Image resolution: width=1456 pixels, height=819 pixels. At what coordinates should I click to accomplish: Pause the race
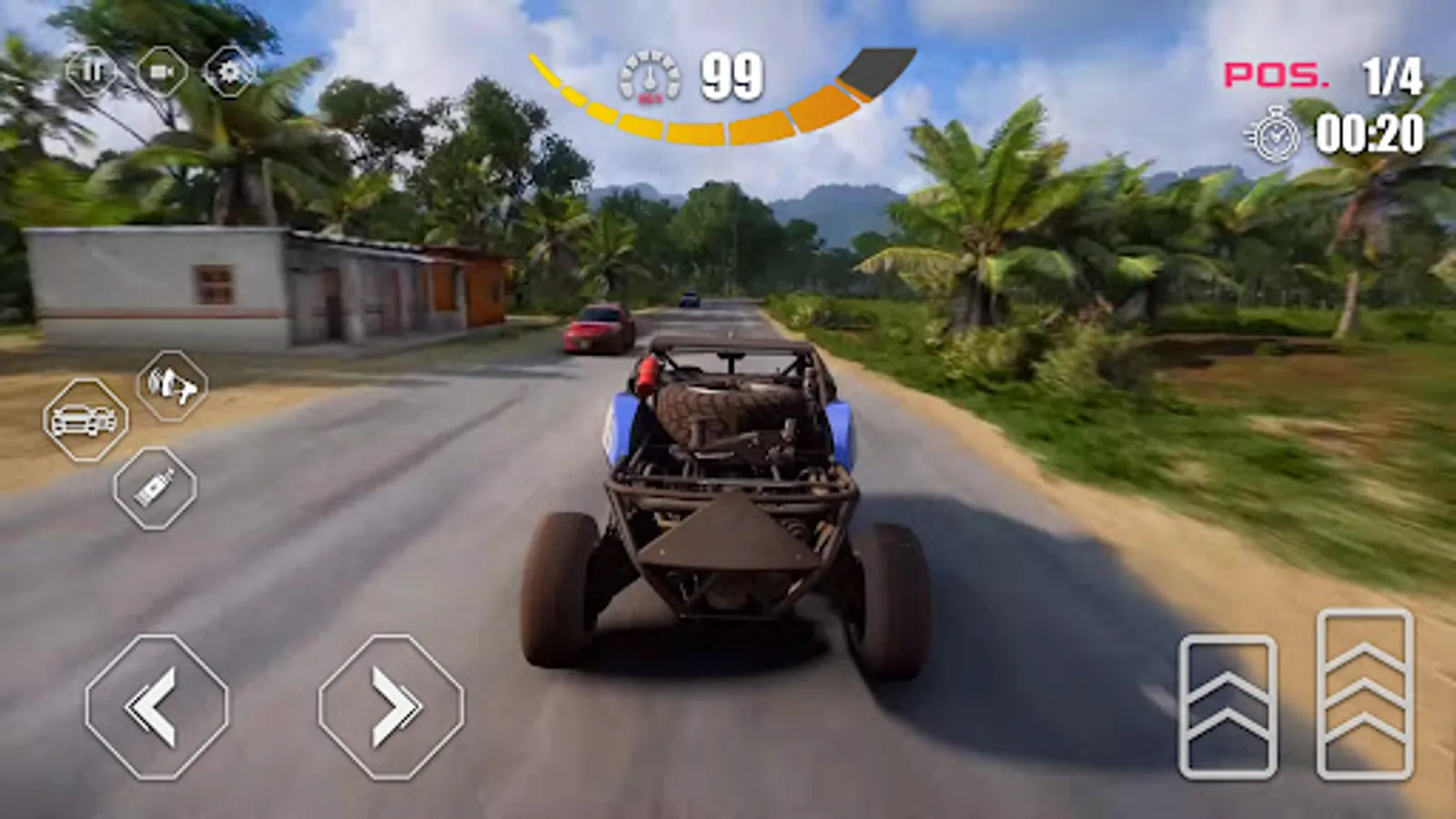[x=88, y=71]
